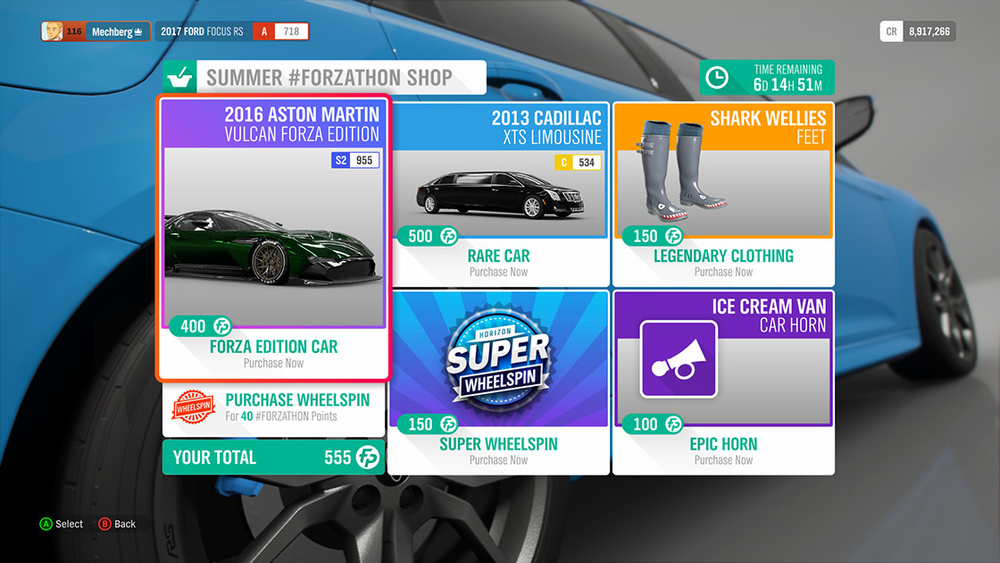Select the Ice Cream Van car horn
The height and width of the screenshot is (563, 1000).
(x=723, y=382)
